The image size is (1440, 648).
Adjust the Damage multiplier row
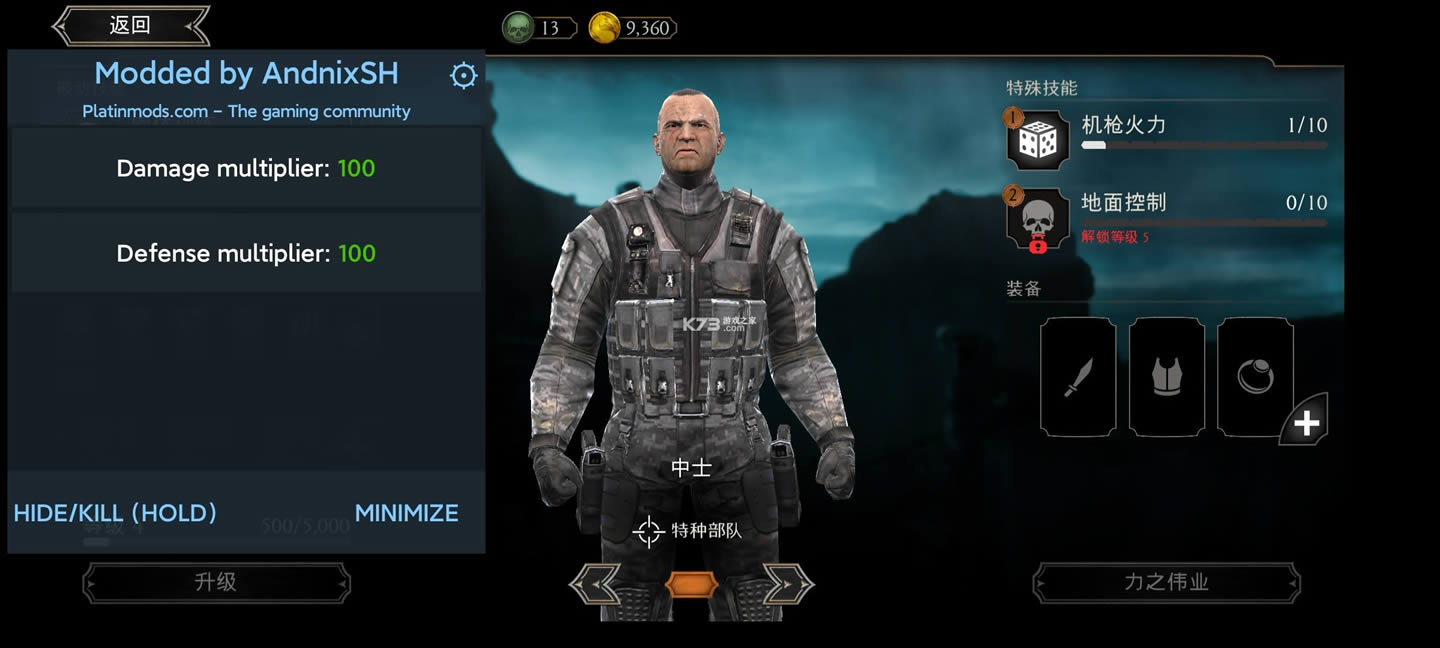point(246,168)
